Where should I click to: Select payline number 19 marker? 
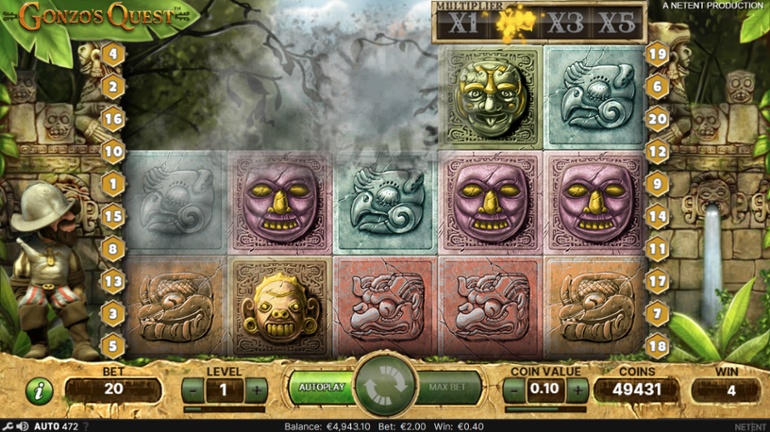657,54
